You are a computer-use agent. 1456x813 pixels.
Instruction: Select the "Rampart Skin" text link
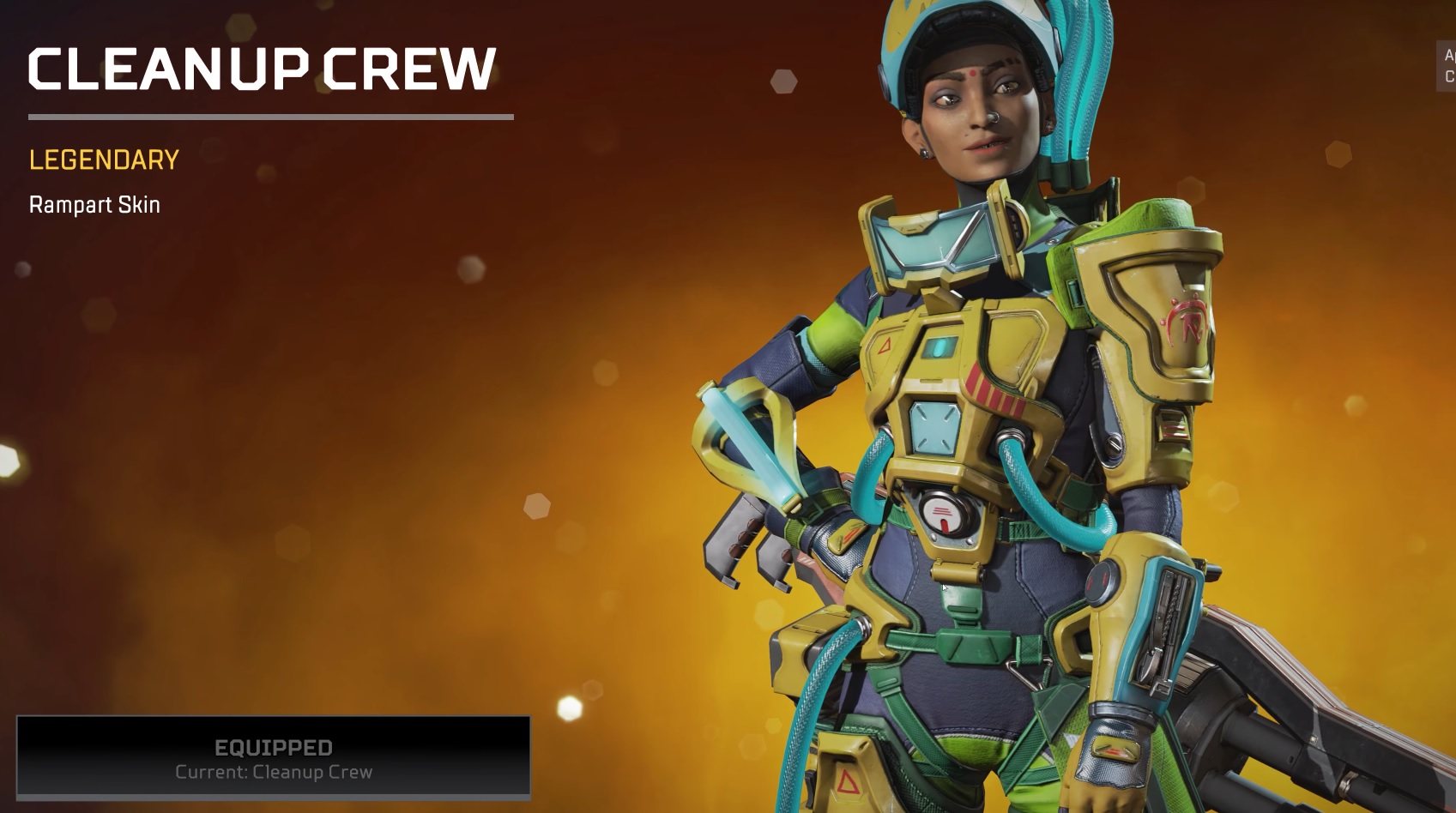point(93,204)
